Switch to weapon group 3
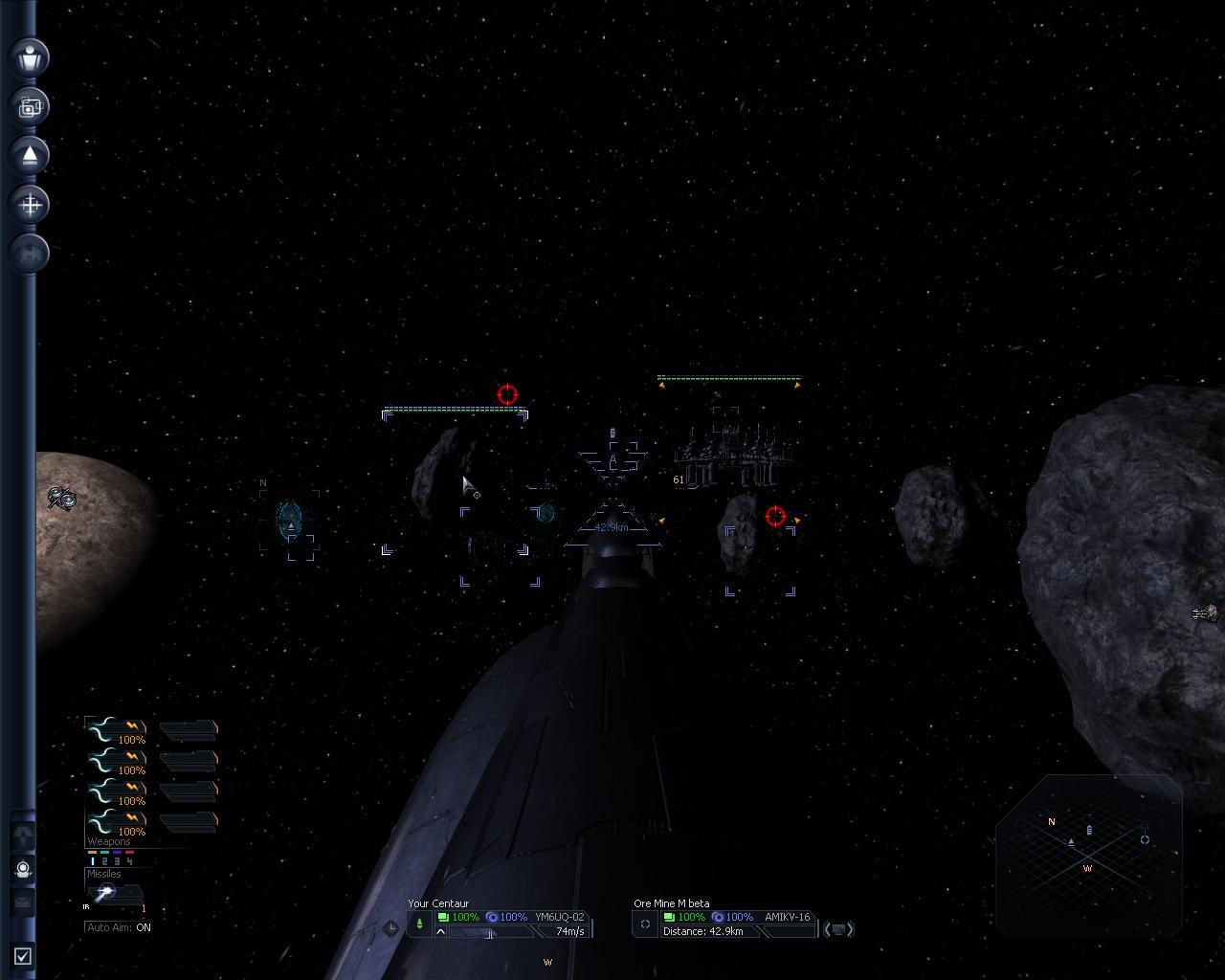The width and height of the screenshot is (1225, 980). click(116, 861)
